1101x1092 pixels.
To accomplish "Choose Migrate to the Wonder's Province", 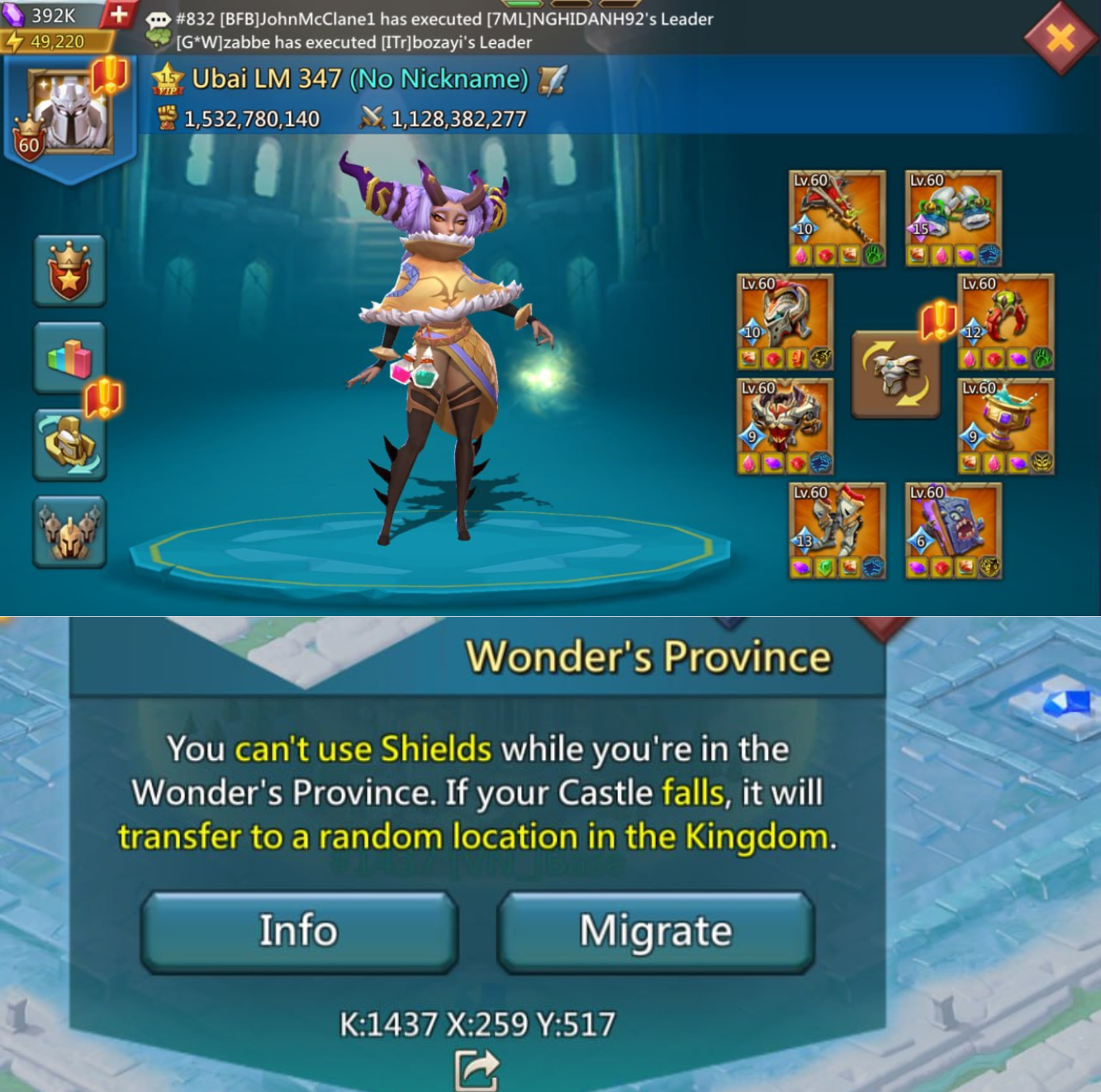I will pyautogui.click(x=656, y=931).
